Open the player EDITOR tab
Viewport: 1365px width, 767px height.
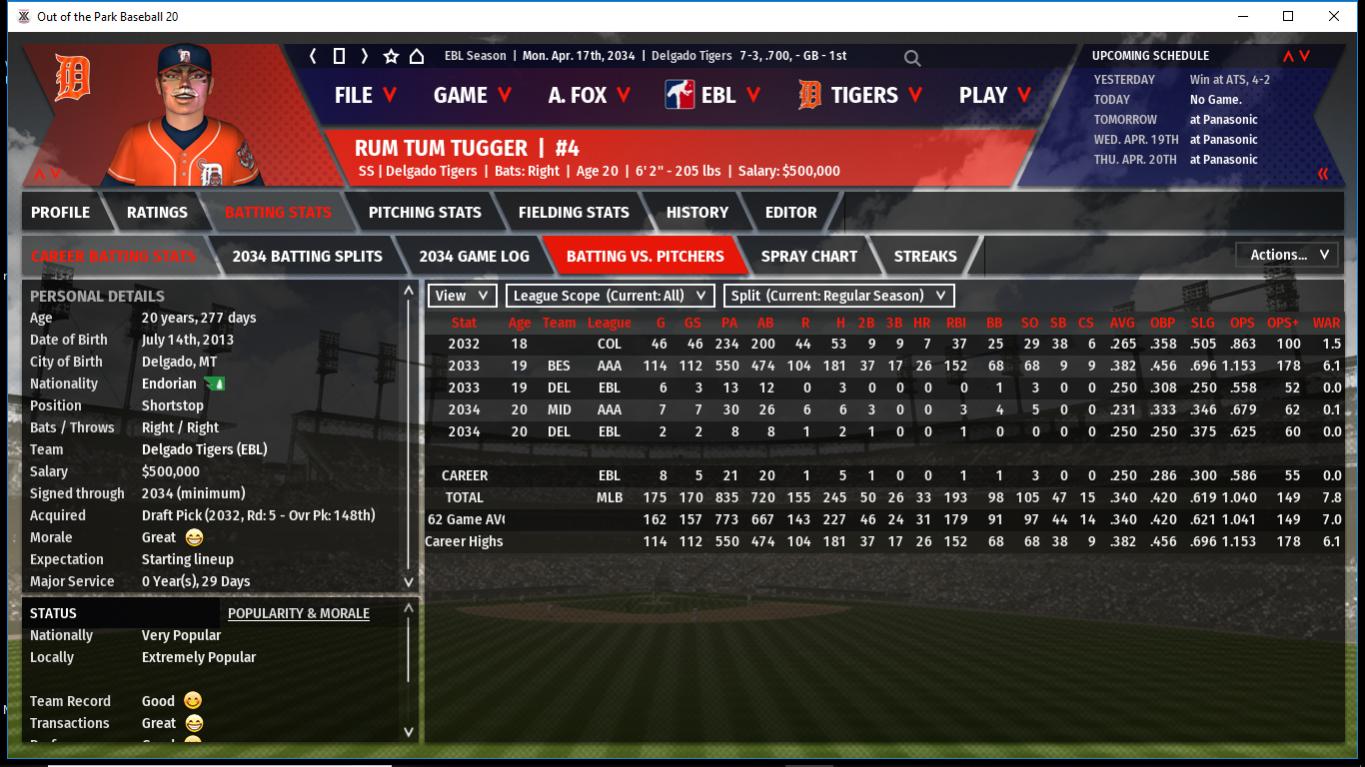point(791,212)
